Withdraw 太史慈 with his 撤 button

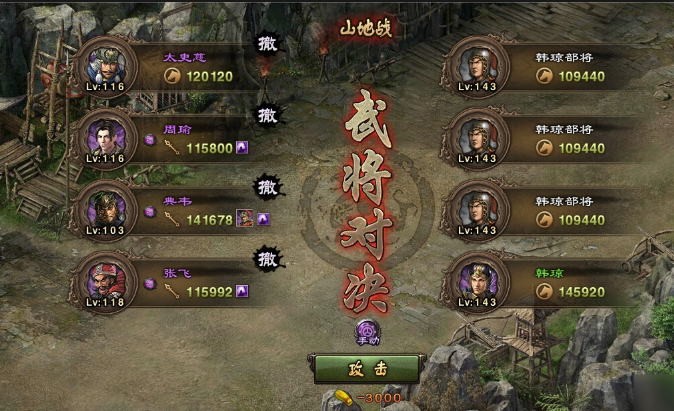(x=267, y=45)
